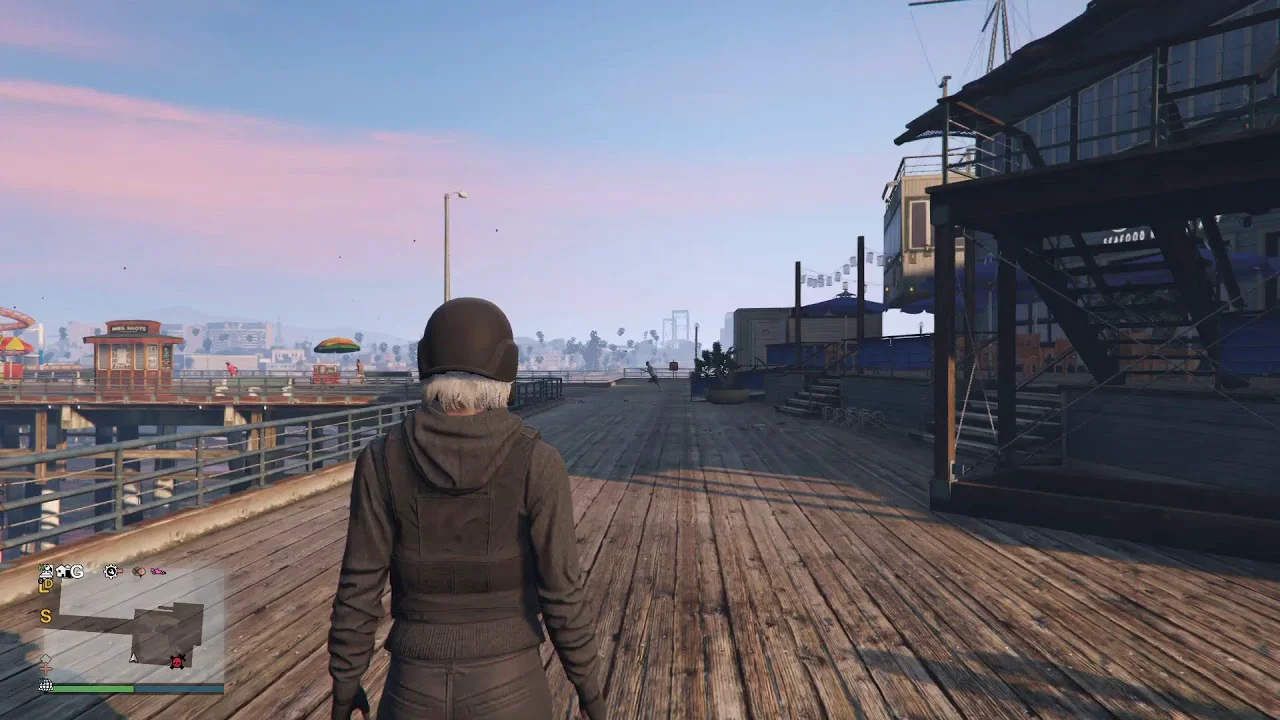Click the white G blip on the minimap
This screenshot has width=1280, height=720.
tap(77, 572)
